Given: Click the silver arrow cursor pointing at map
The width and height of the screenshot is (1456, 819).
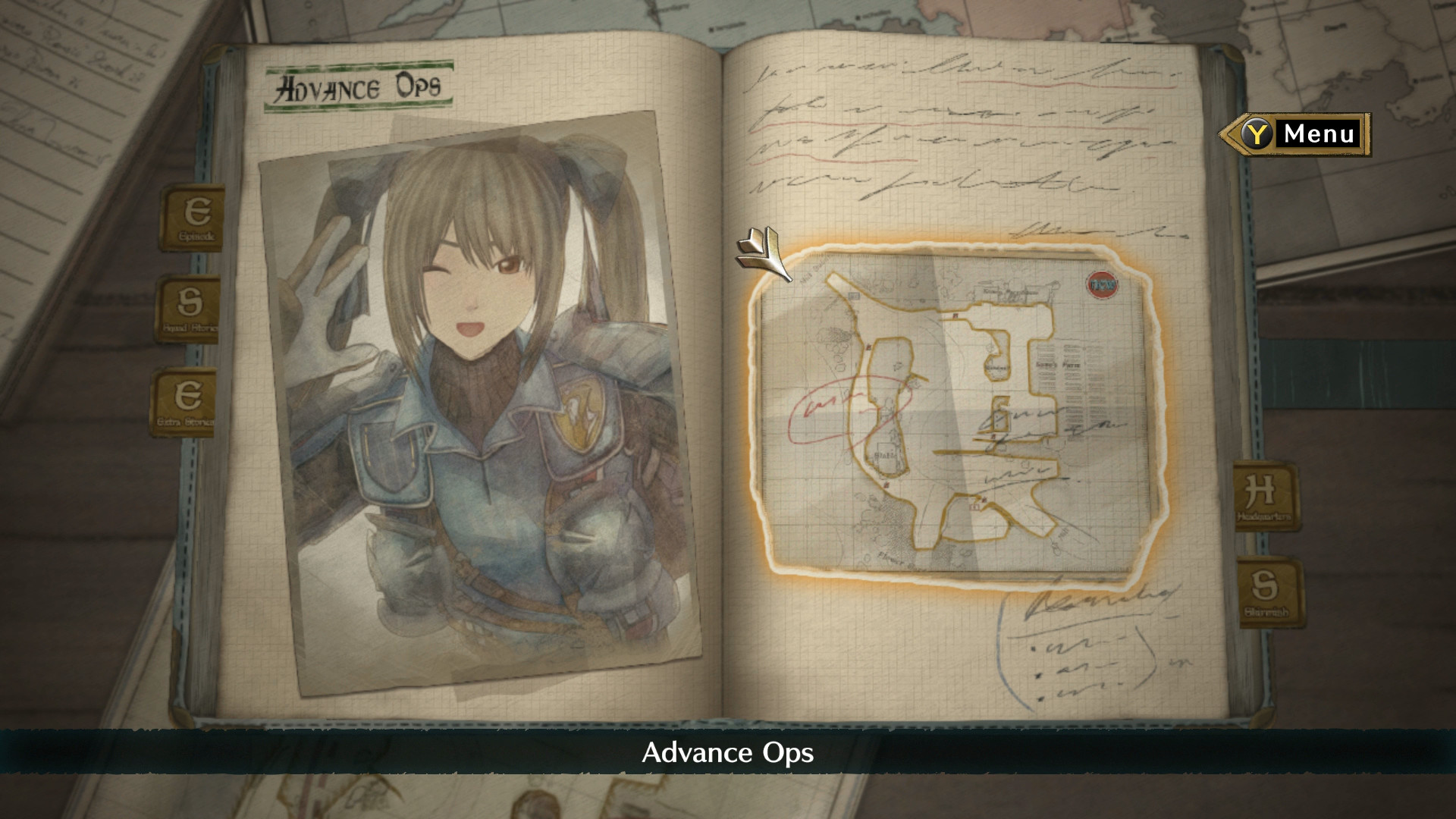Looking at the screenshot, I should [x=766, y=256].
